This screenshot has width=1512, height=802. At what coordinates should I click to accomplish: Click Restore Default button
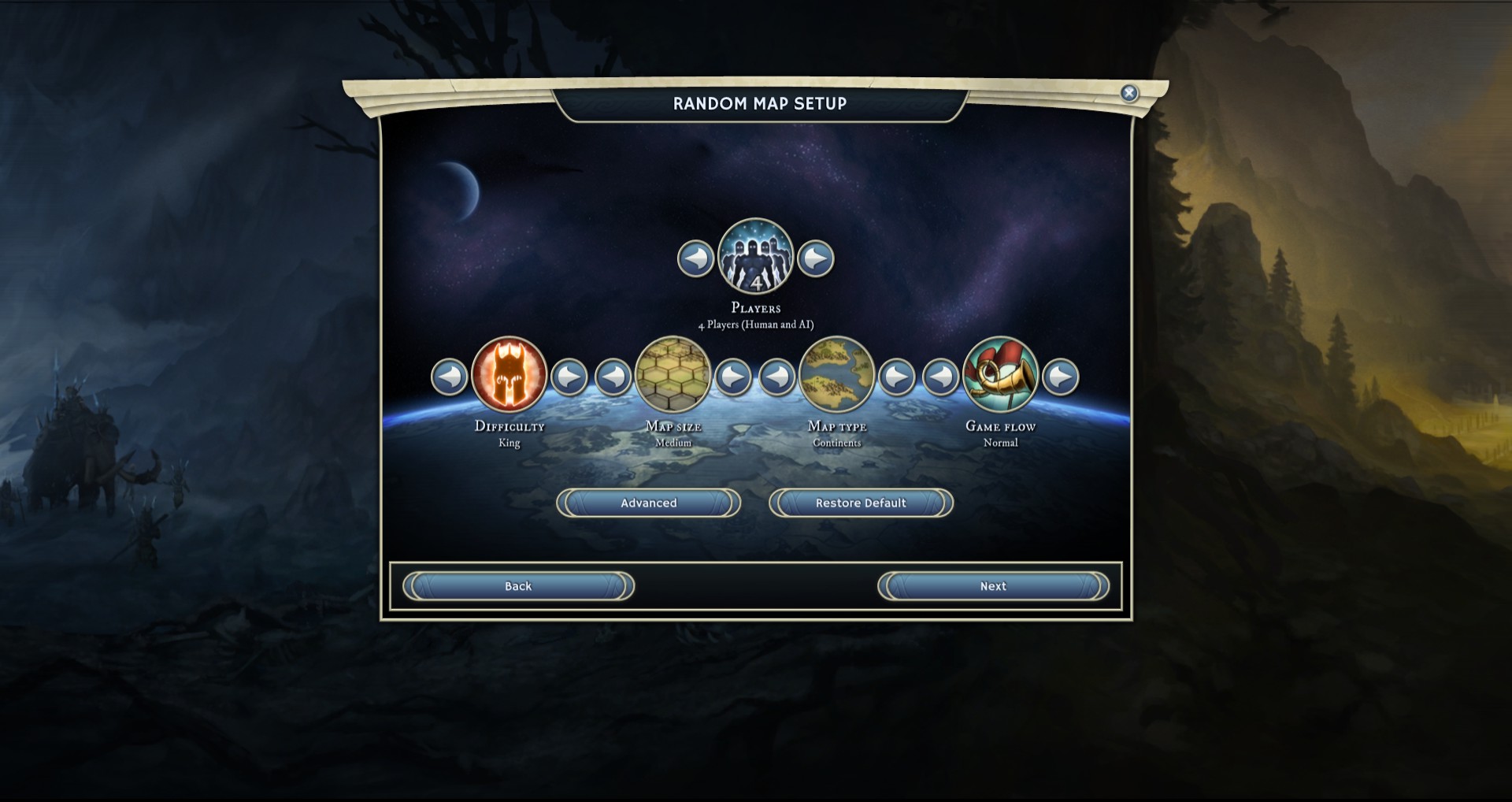tap(861, 503)
